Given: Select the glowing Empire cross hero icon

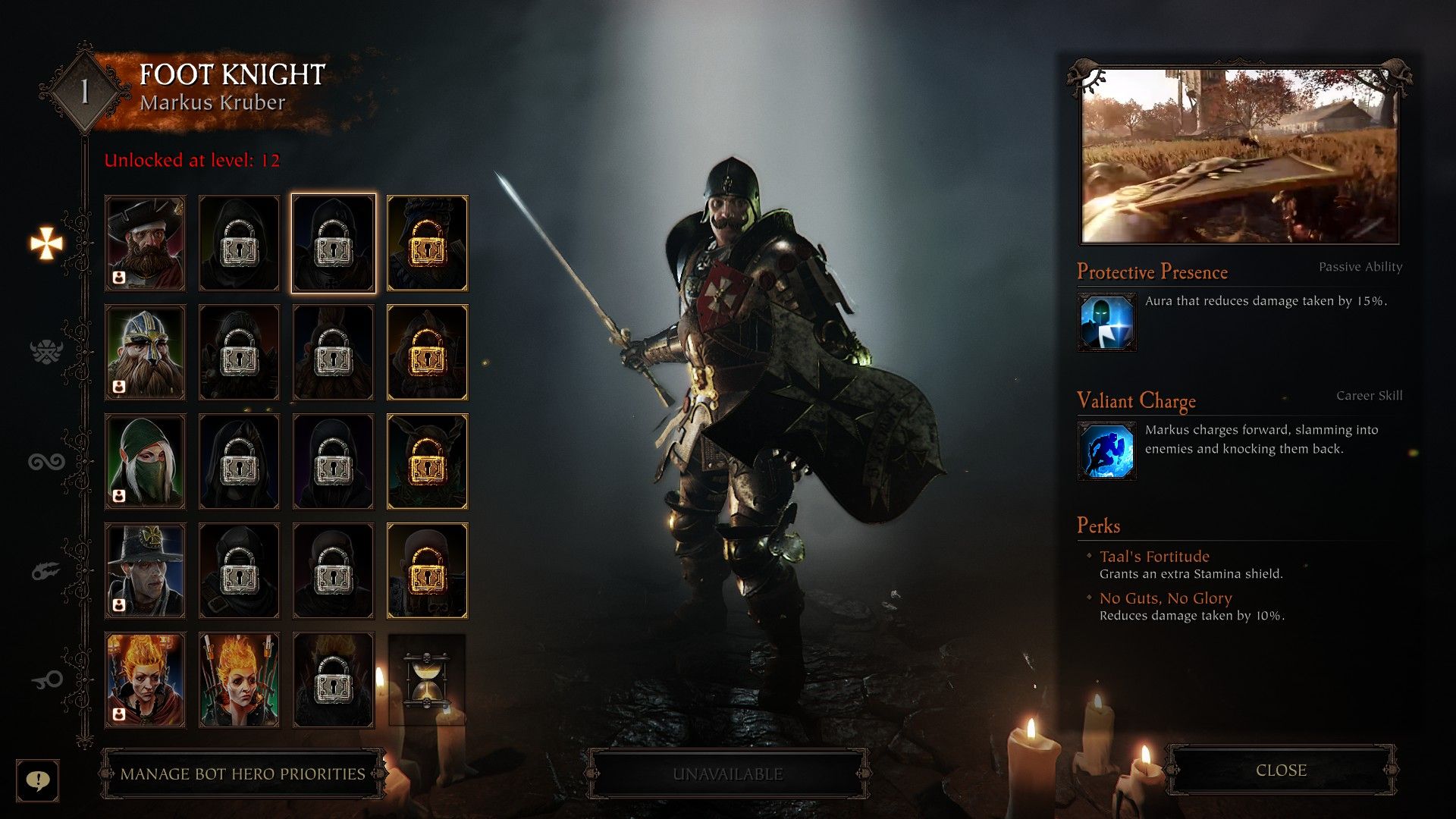Looking at the screenshot, I should pyautogui.click(x=47, y=243).
